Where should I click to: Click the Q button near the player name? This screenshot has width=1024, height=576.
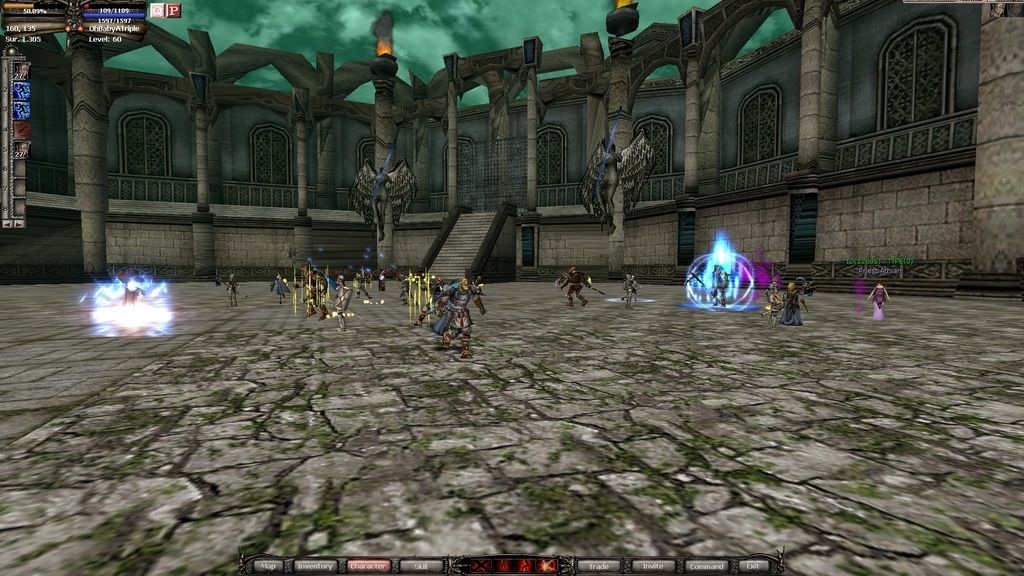157,10
